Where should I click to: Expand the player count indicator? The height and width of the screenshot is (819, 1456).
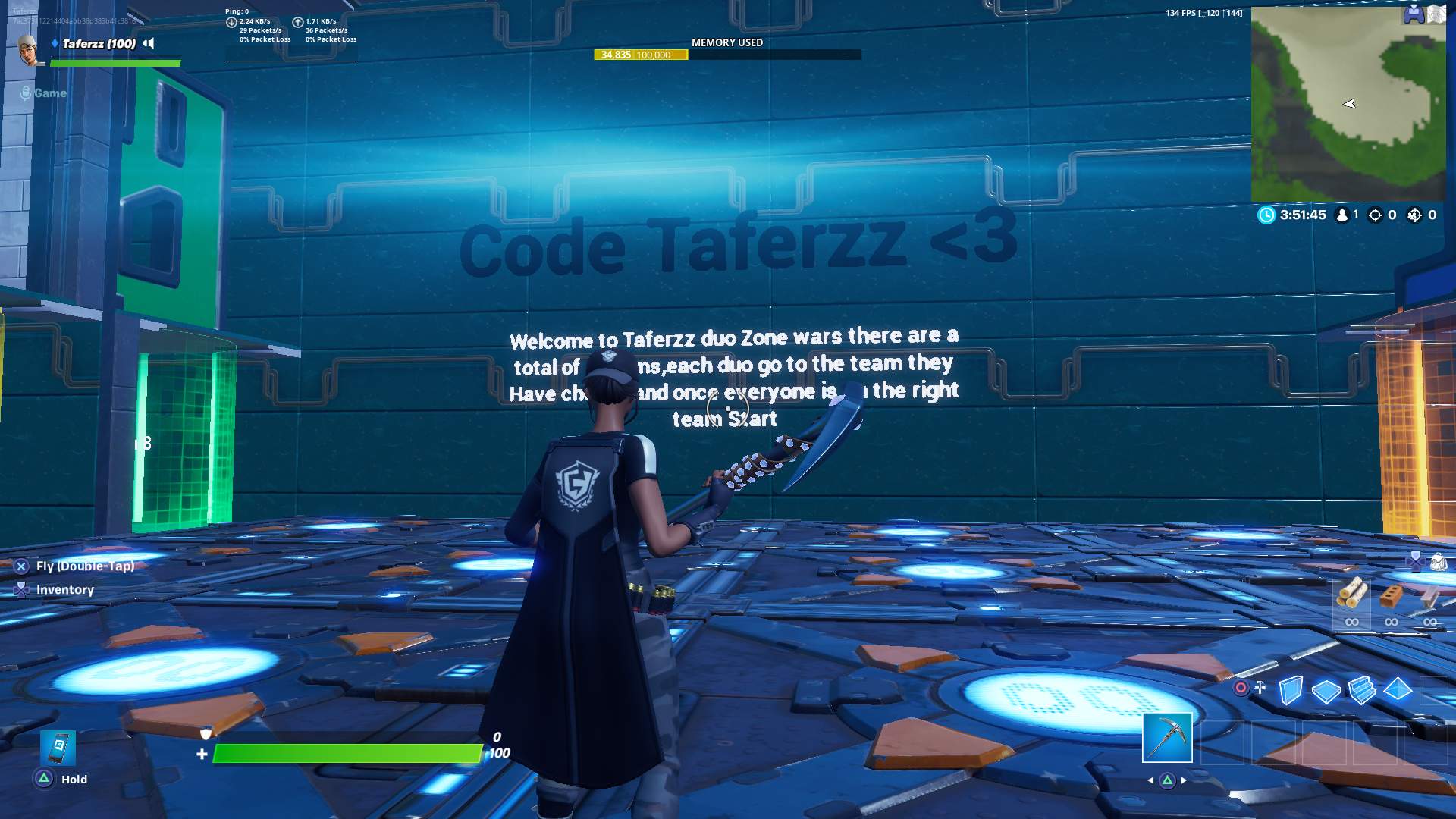[x=1344, y=215]
